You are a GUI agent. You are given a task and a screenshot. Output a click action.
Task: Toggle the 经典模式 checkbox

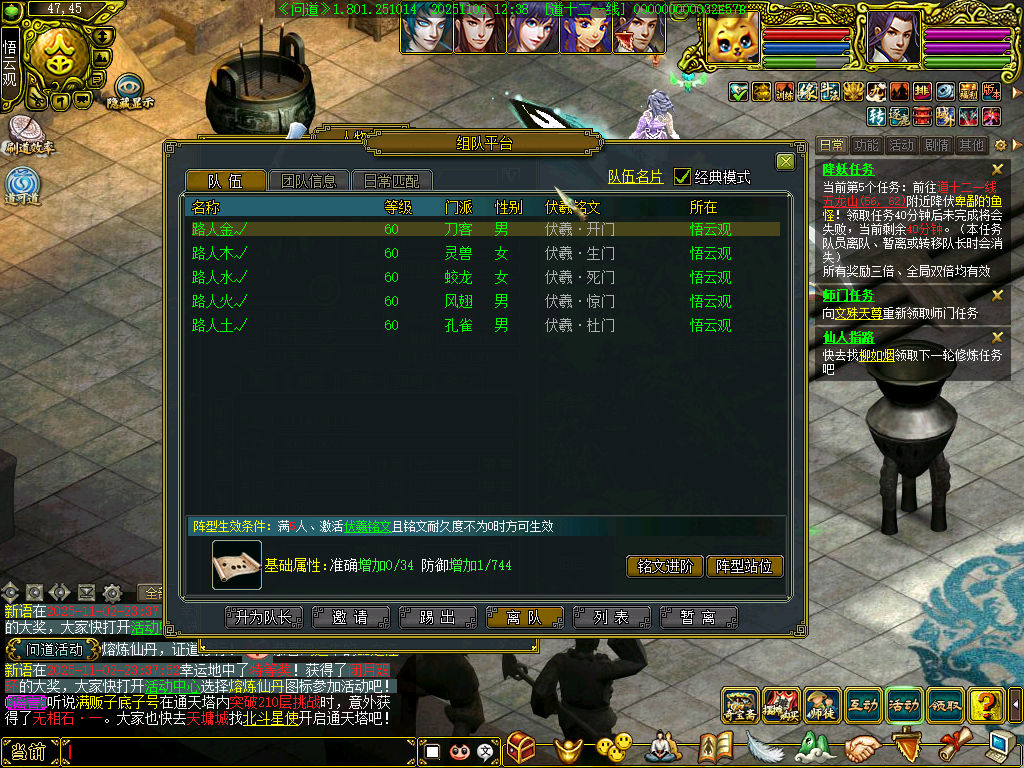[683, 177]
